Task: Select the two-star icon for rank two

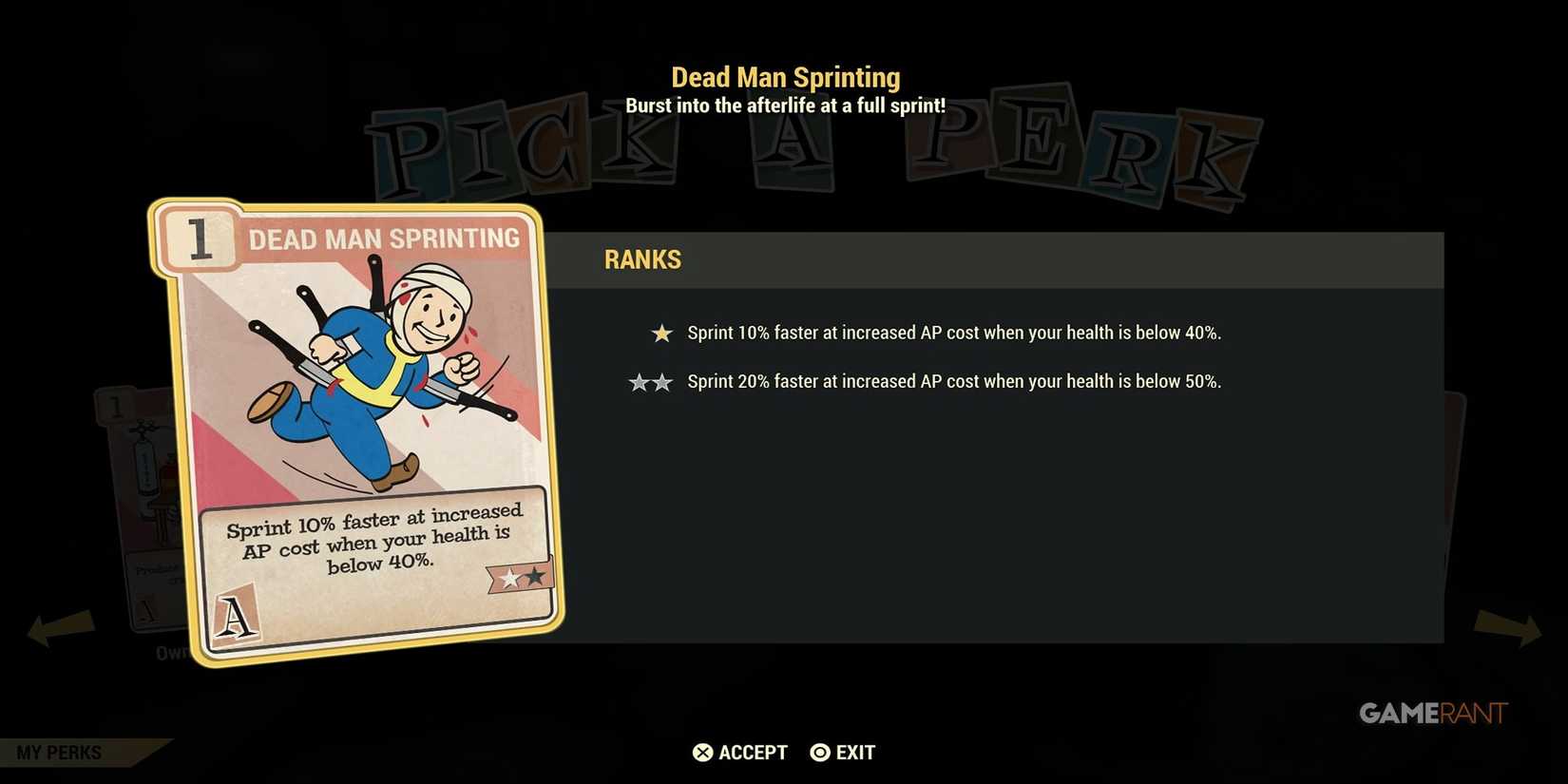Action: click(x=650, y=381)
